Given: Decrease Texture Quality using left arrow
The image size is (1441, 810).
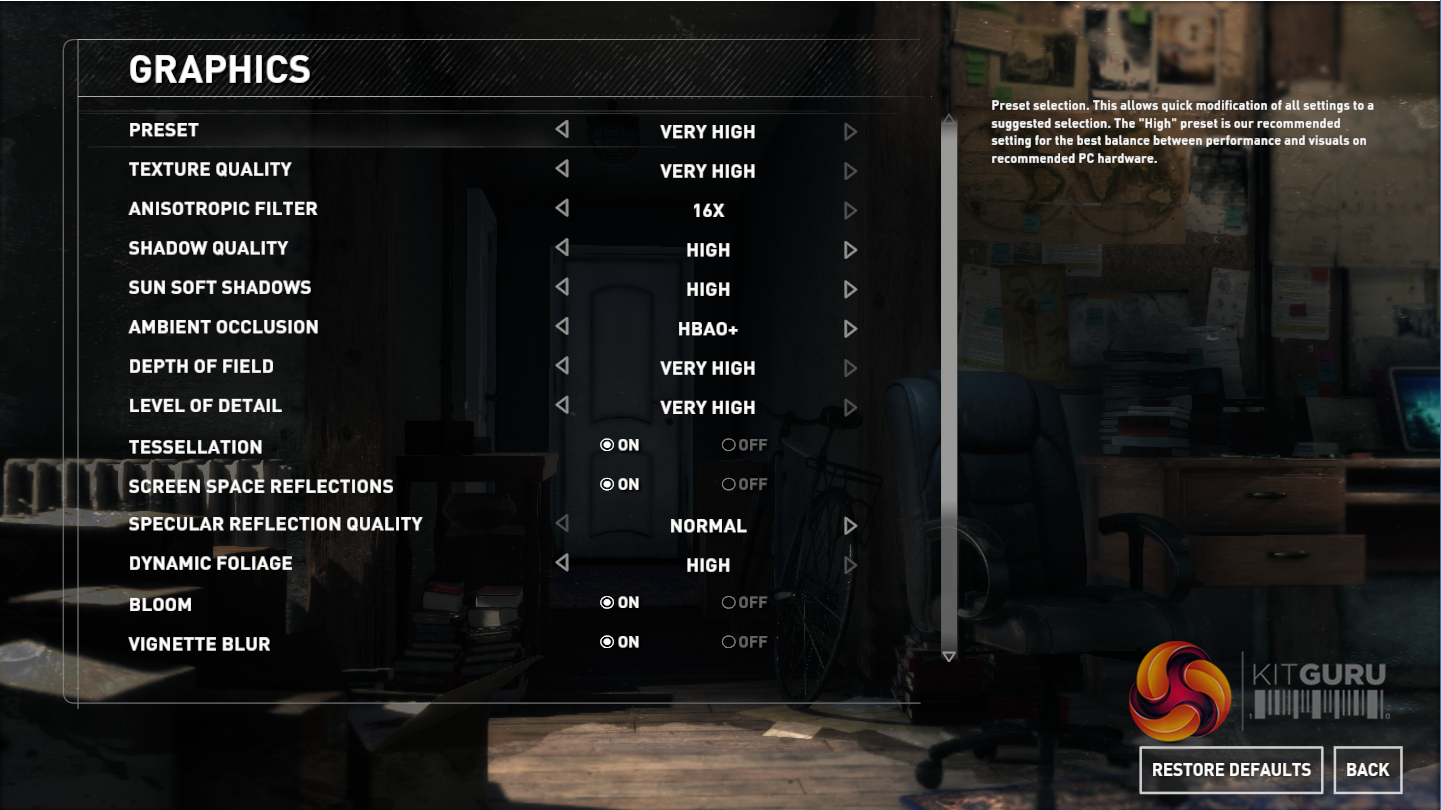Looking at the screenshot, I should [562, 169].
